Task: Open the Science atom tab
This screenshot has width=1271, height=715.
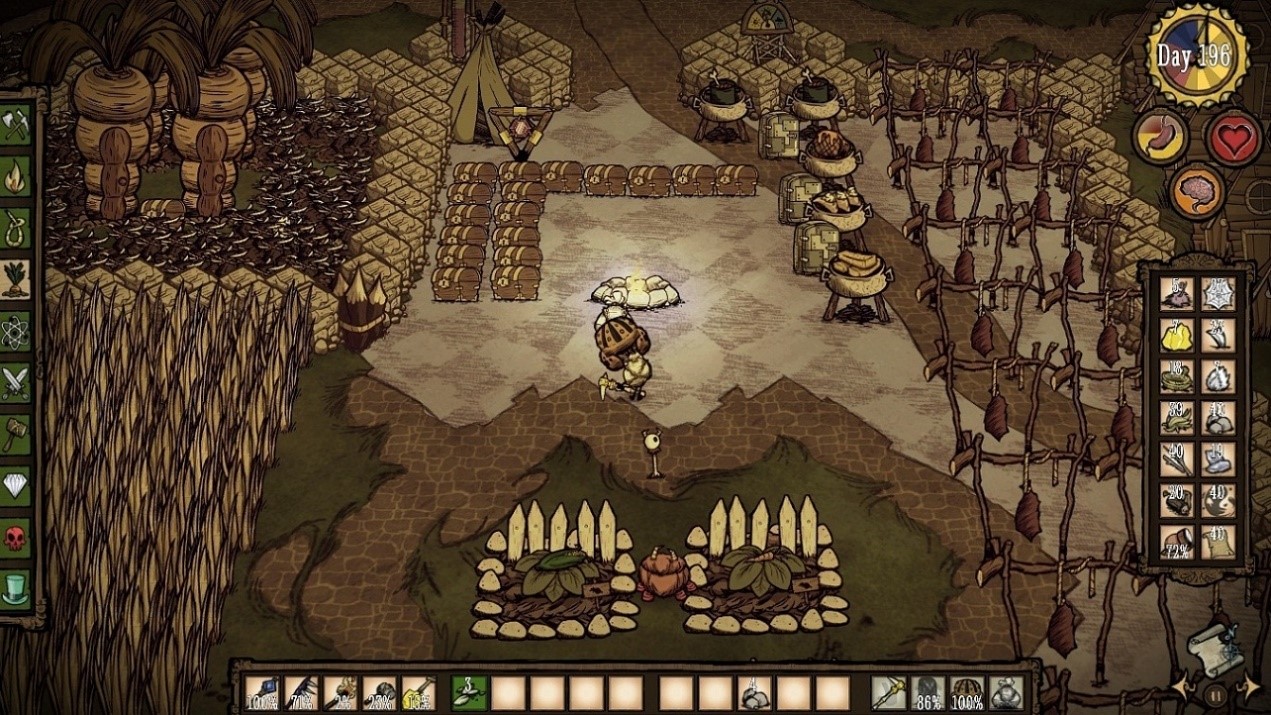Action: [16, 331]
